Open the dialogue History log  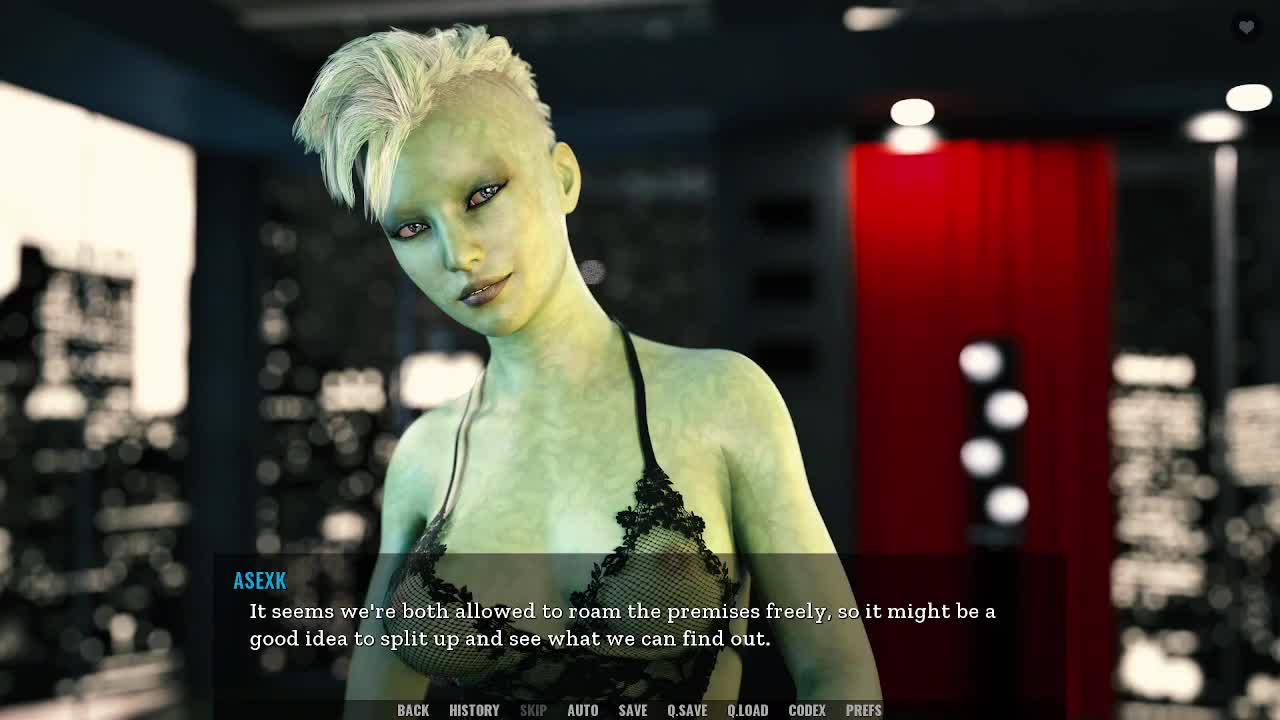point(474,710)
